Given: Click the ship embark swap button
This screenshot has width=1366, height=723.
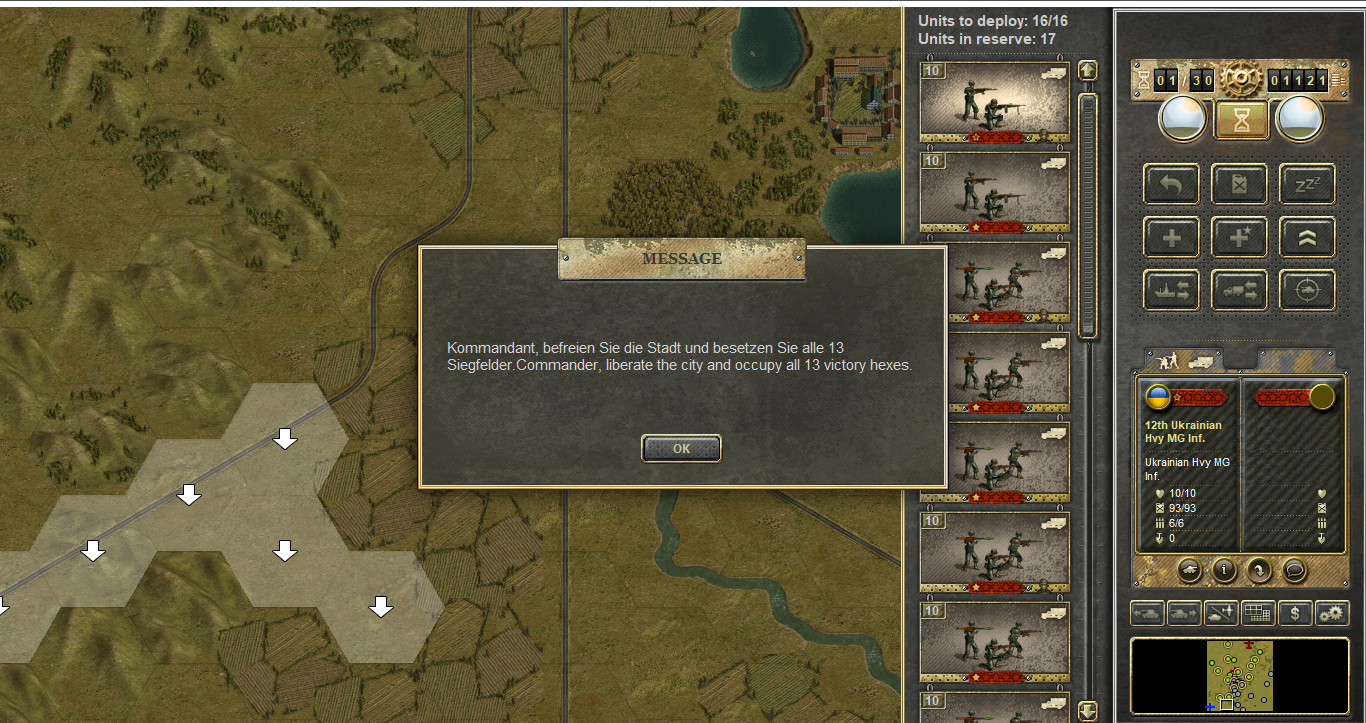Looking at the screenshot, I should pos(1171,290).
